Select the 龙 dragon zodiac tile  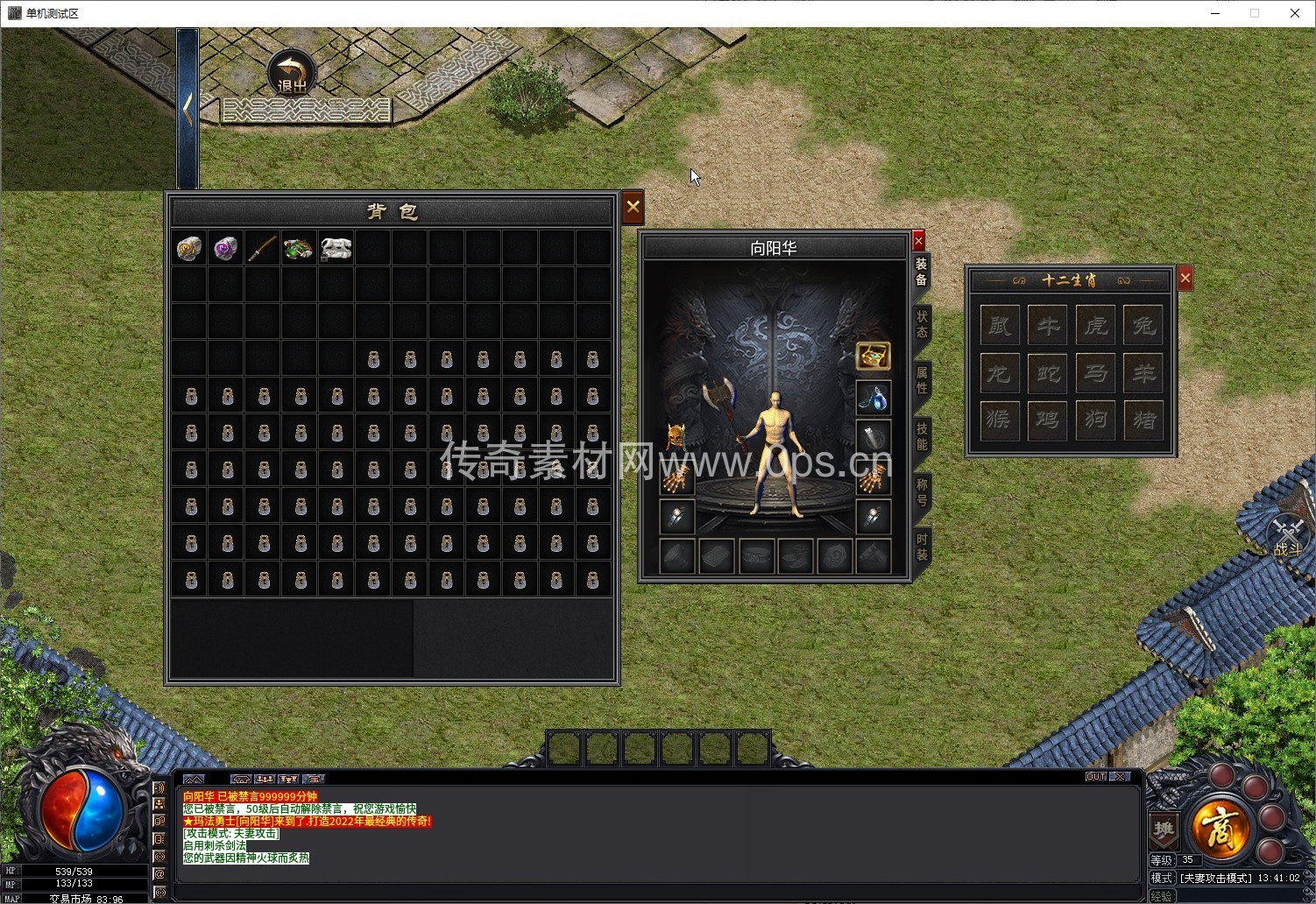[x=1000, y=374]
